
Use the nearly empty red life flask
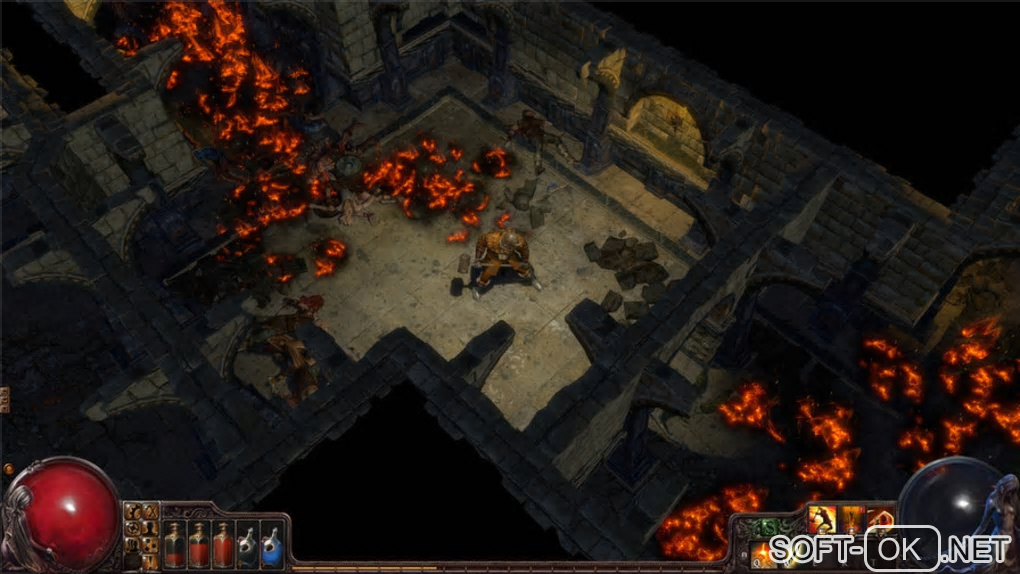tap(174, 544)
